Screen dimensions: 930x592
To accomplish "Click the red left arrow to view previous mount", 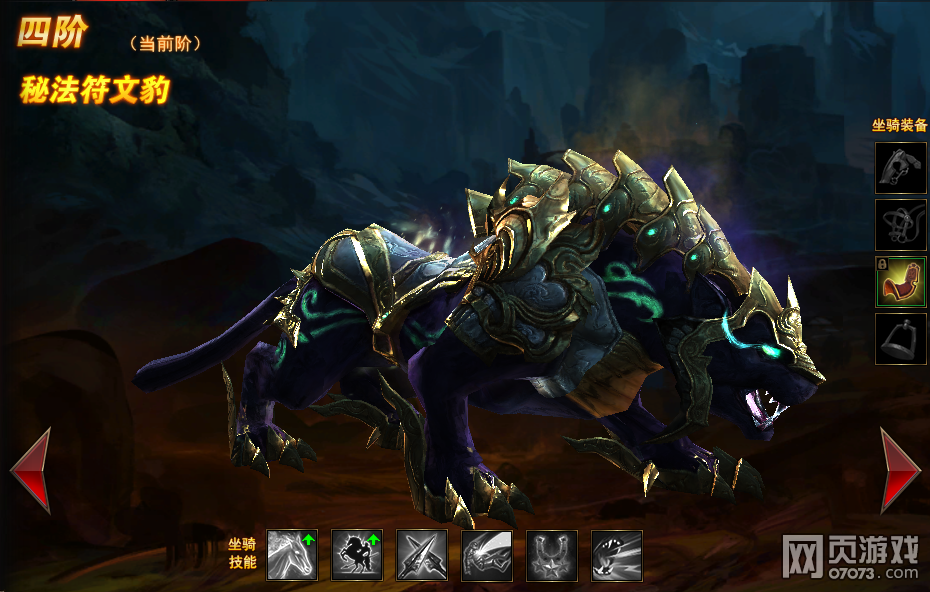I will 31,470.
